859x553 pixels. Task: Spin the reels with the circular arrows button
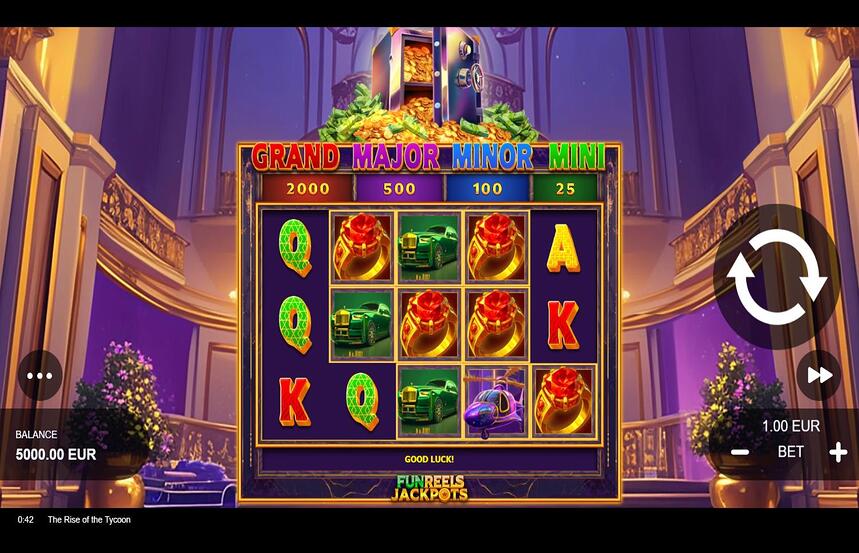pyautogui.click(x=776, y=277)
